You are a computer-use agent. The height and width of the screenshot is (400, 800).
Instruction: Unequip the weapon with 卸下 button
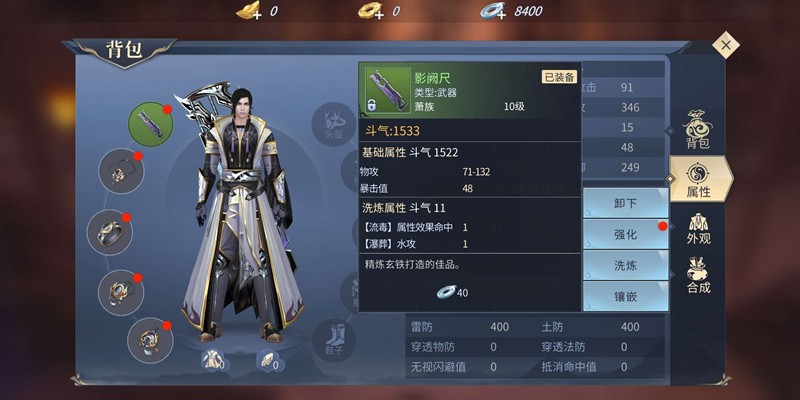point(625,203)
